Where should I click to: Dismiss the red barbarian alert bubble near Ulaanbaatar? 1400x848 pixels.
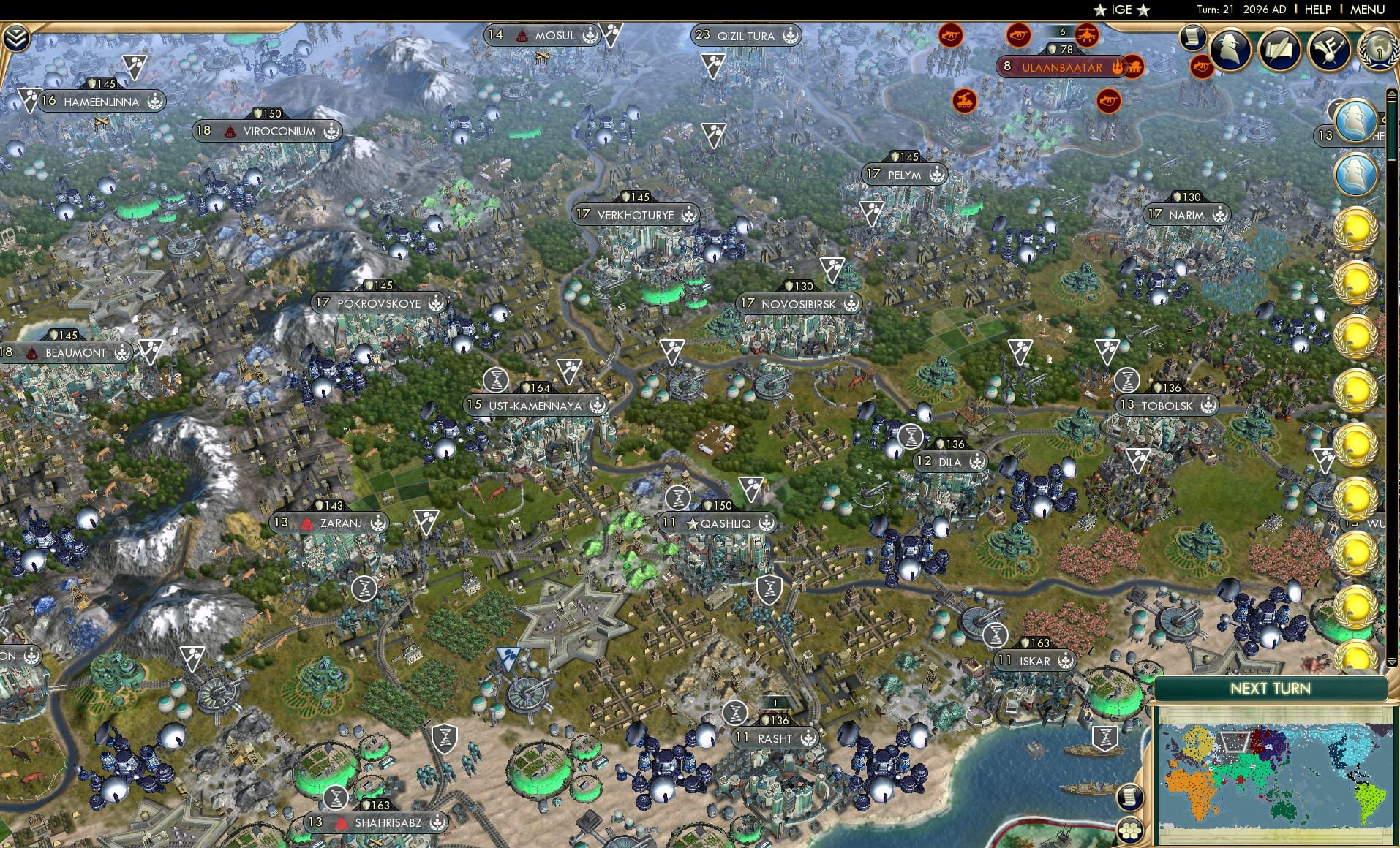[1020, 34]
